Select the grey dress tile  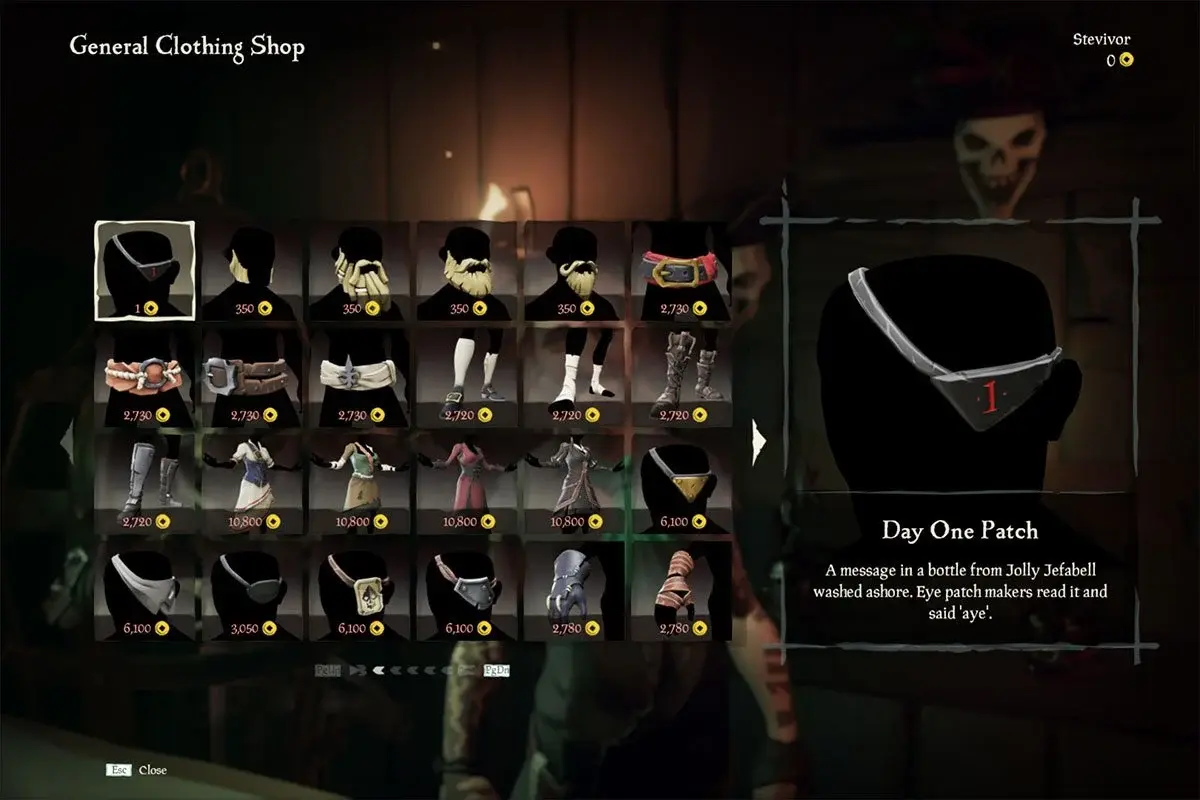pyautogui.click(x=574, y=484)
